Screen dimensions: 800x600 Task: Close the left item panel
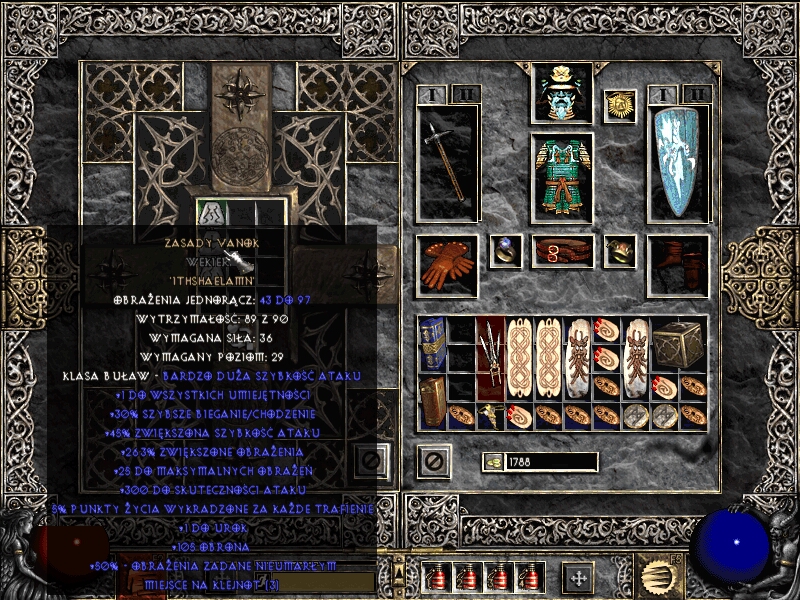pyautogui.click(x=371, y=461)
